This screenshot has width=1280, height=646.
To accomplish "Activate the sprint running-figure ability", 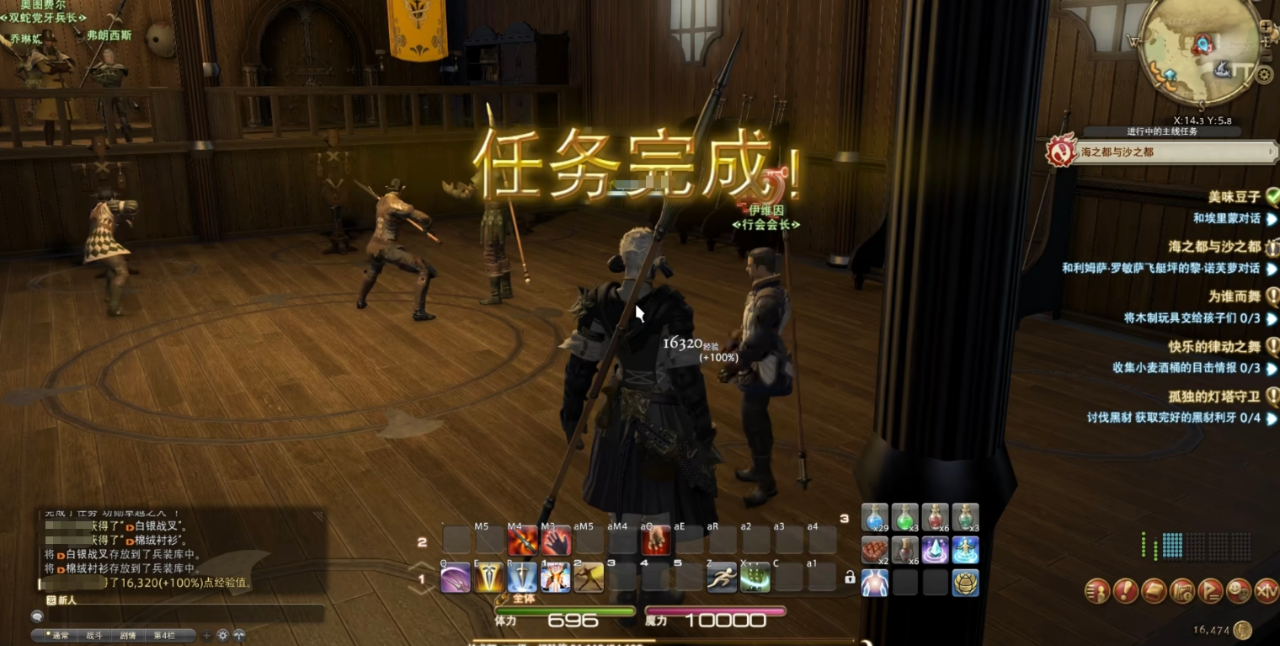I will pos(722,577).
